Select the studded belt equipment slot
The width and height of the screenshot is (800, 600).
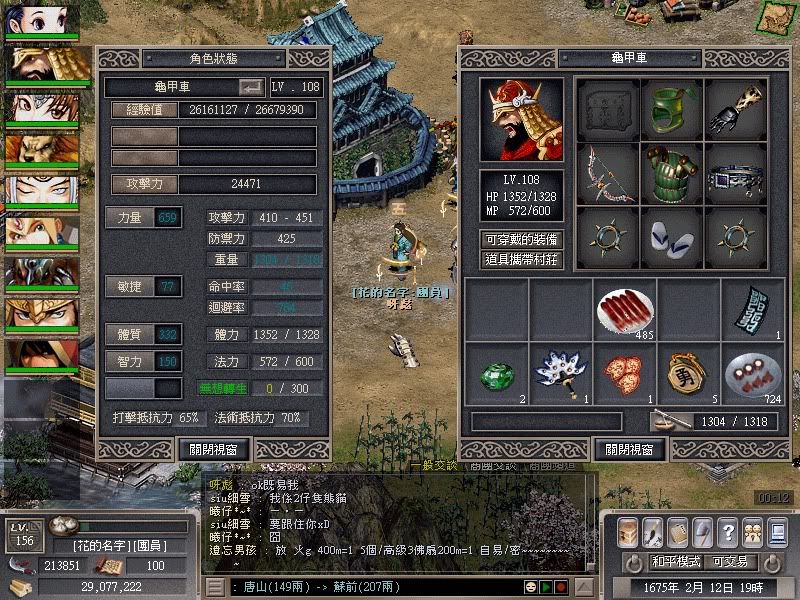tap(736, 173)
